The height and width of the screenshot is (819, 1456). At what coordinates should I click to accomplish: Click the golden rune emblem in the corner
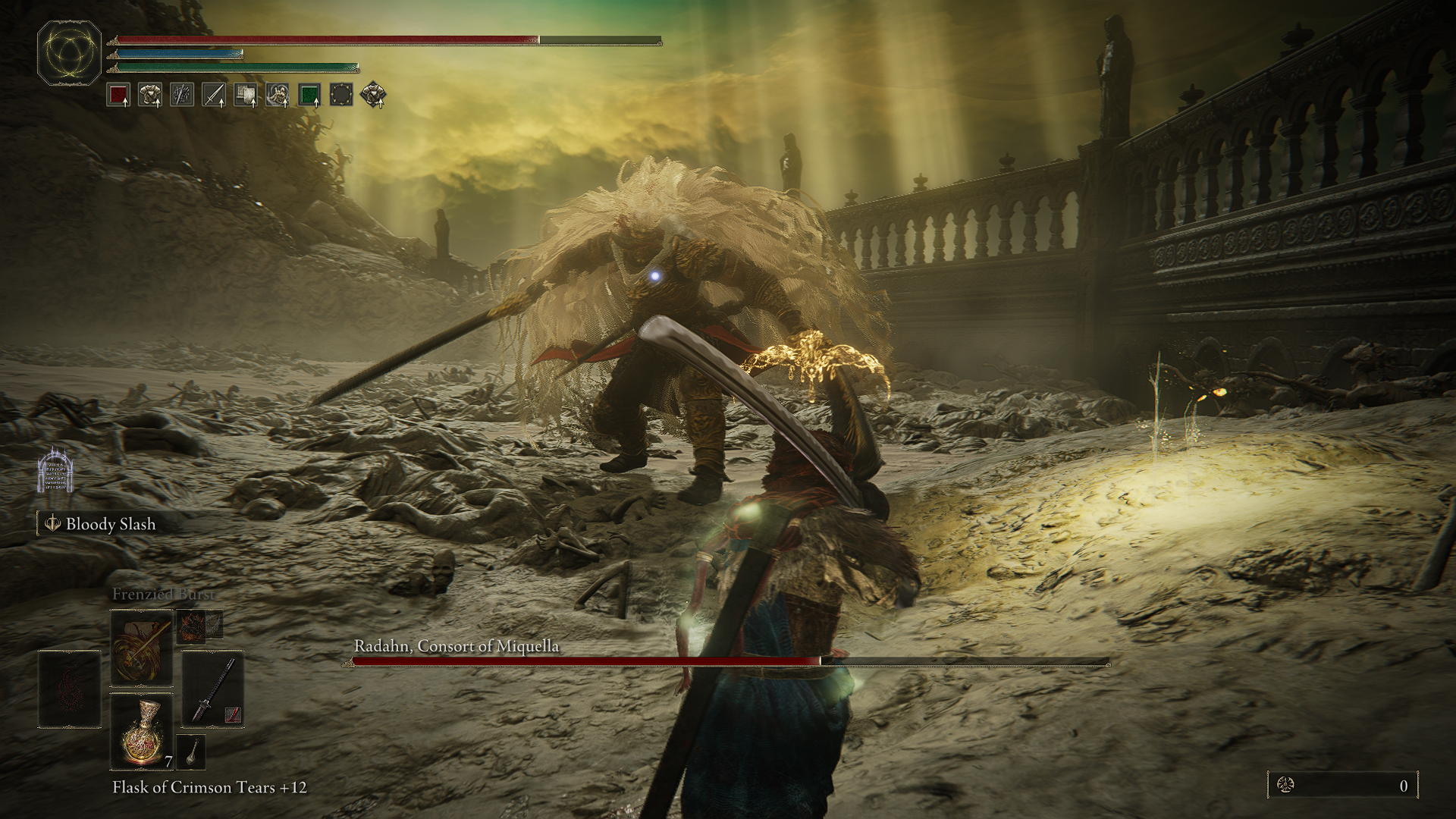(x=70, y=52)
